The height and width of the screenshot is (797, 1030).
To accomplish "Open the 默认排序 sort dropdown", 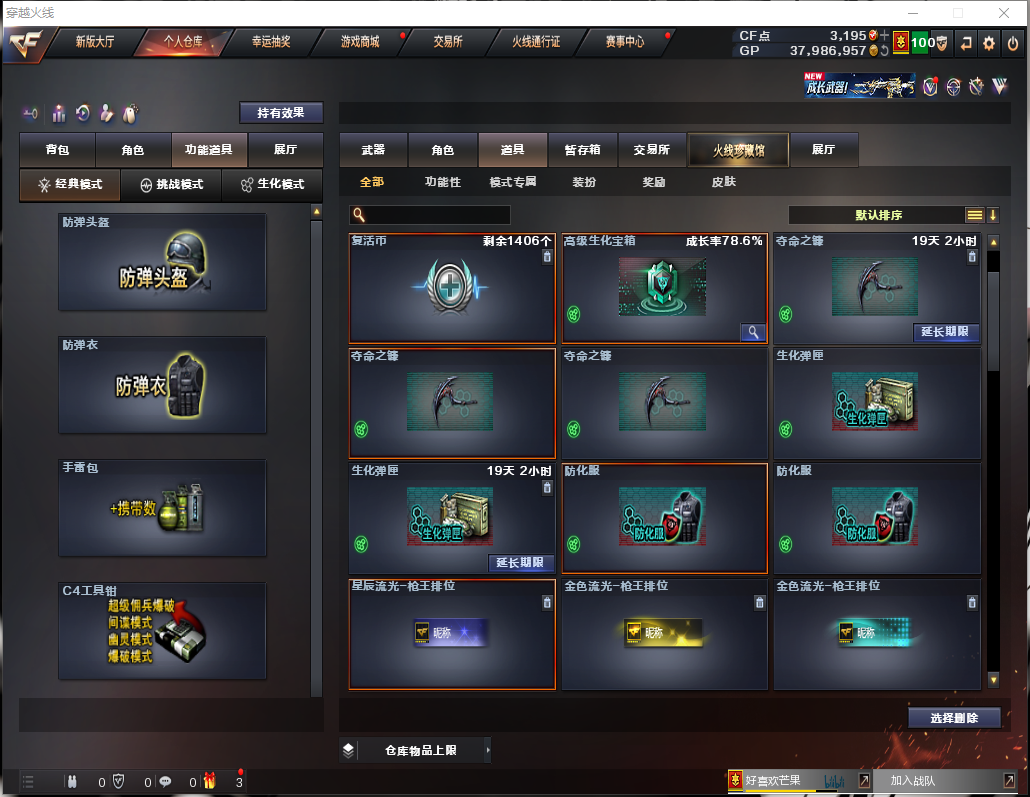I will point(878,215).
